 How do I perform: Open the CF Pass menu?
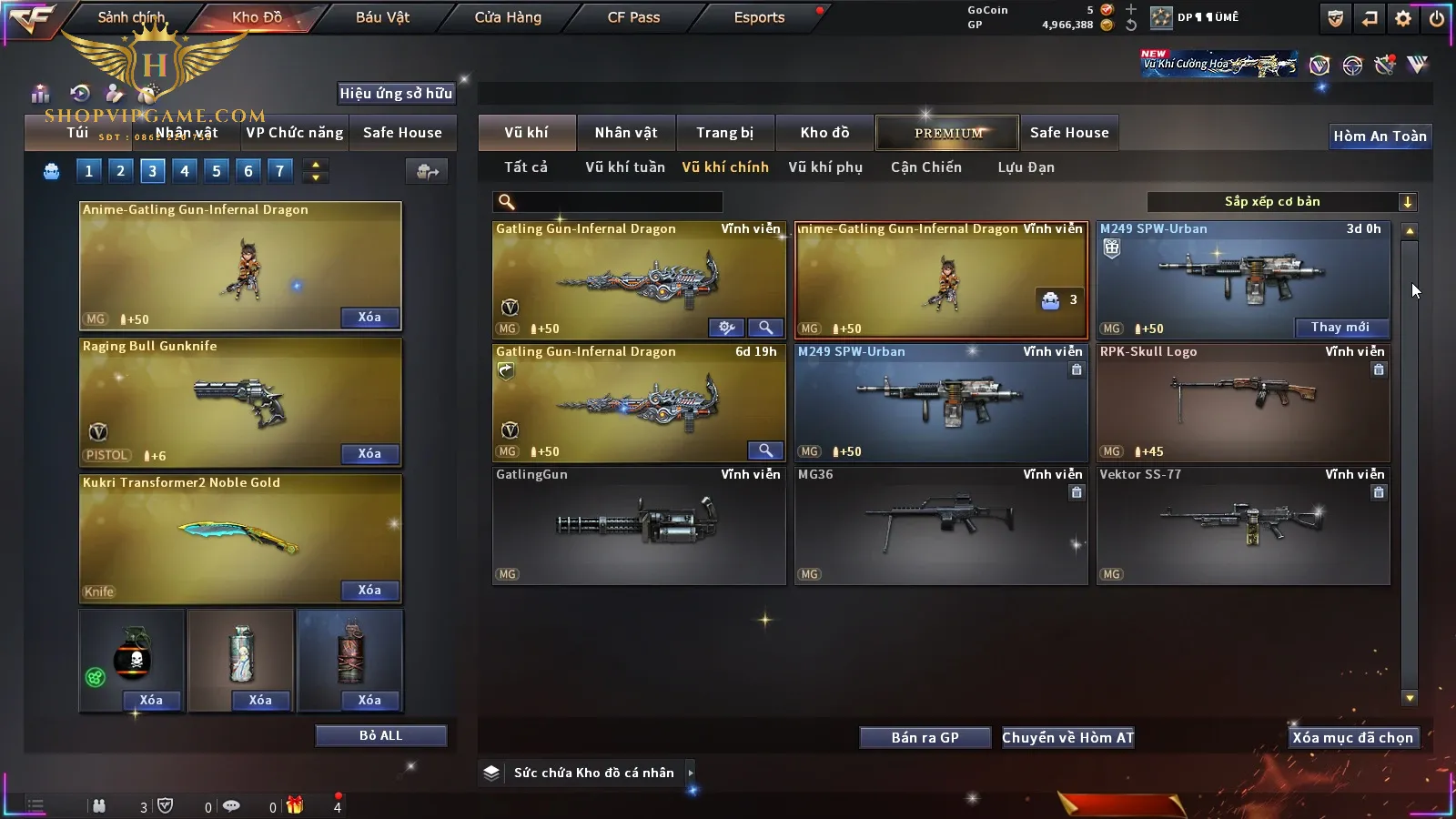pyautogui.click(x=633, y=17)
